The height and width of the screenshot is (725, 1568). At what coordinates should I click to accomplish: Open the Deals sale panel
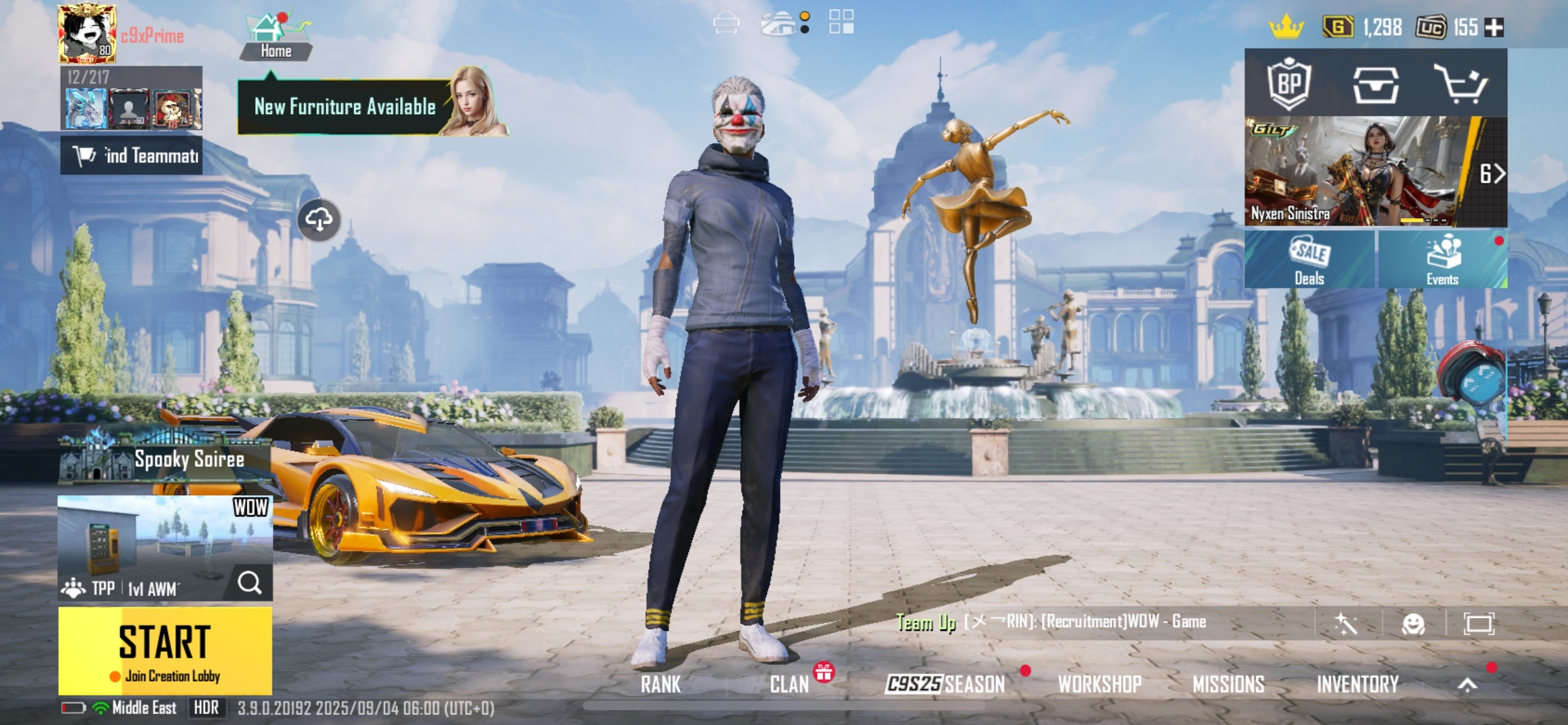pos(1309,260)
